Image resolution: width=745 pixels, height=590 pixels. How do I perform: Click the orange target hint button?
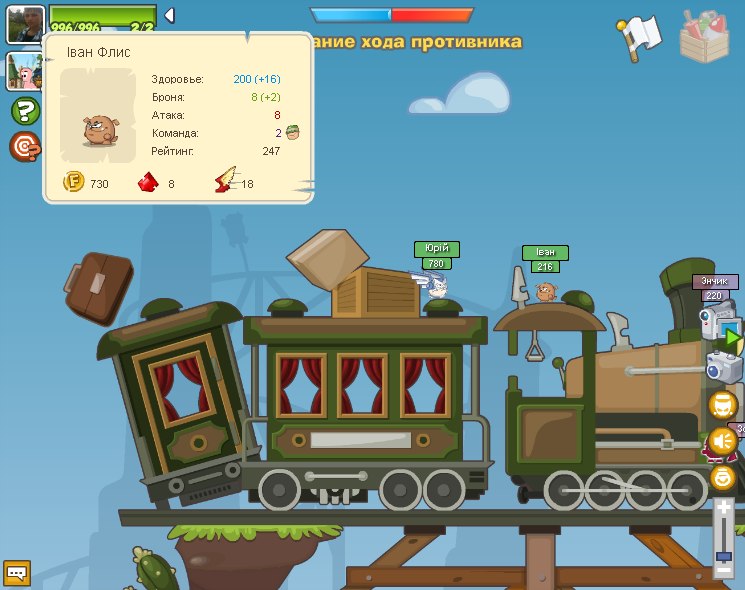(x=25, y=147)
